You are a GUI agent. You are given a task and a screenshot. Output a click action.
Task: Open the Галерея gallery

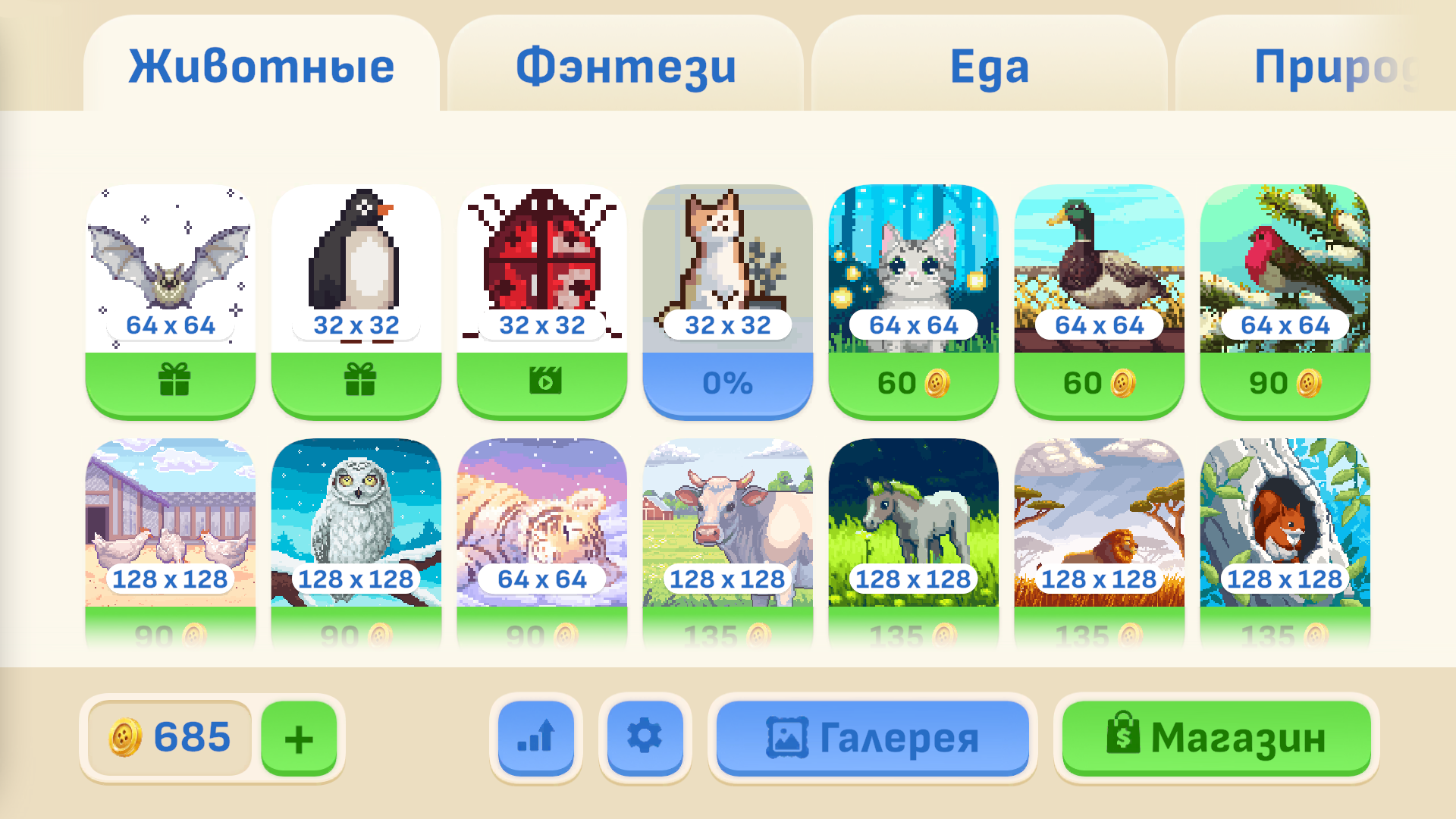pyautogui.click(x=872, y=736)
